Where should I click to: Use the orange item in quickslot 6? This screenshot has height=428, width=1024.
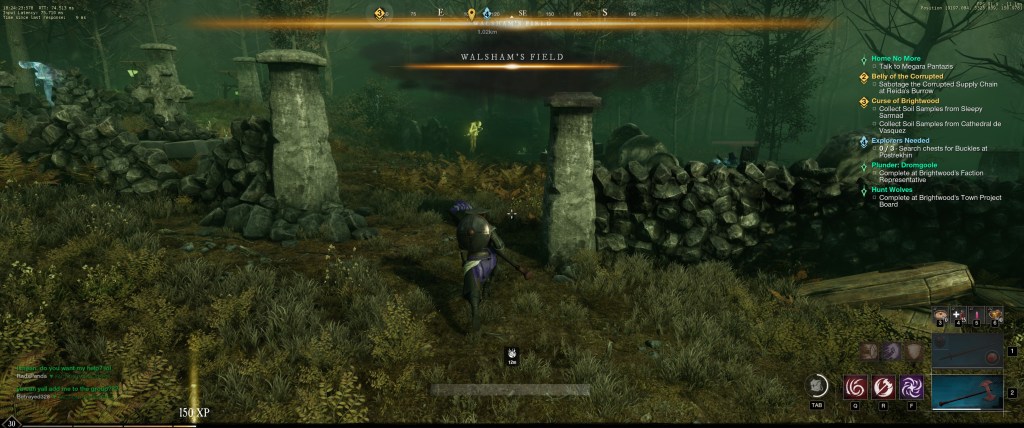994,316
